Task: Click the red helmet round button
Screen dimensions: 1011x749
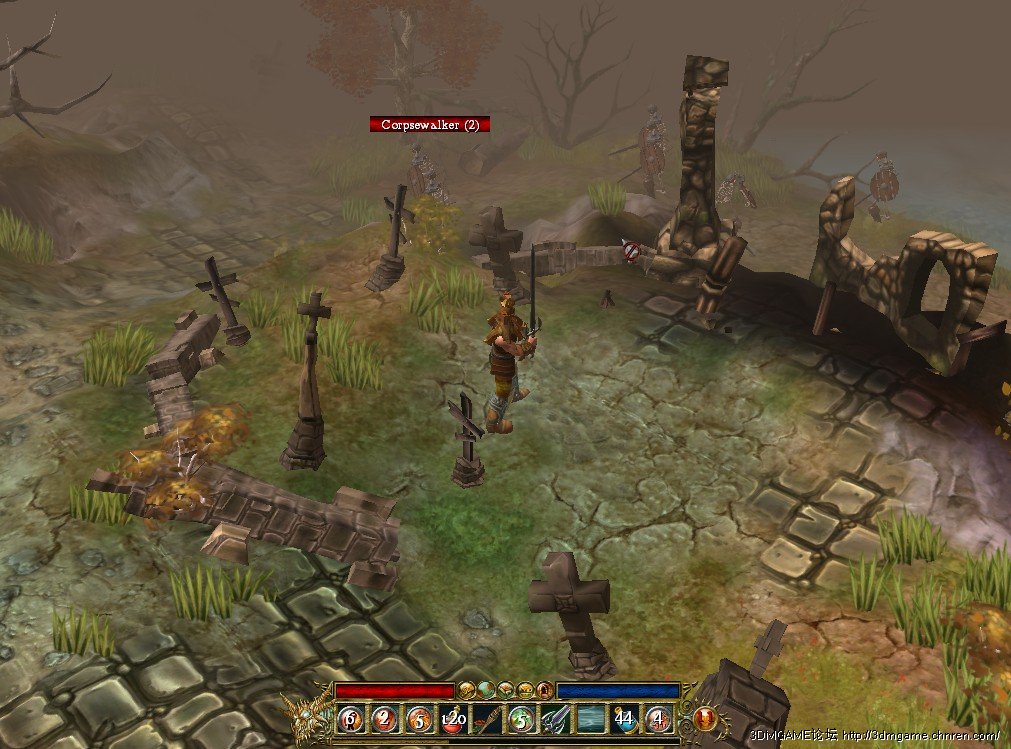Action: (544, 690)
